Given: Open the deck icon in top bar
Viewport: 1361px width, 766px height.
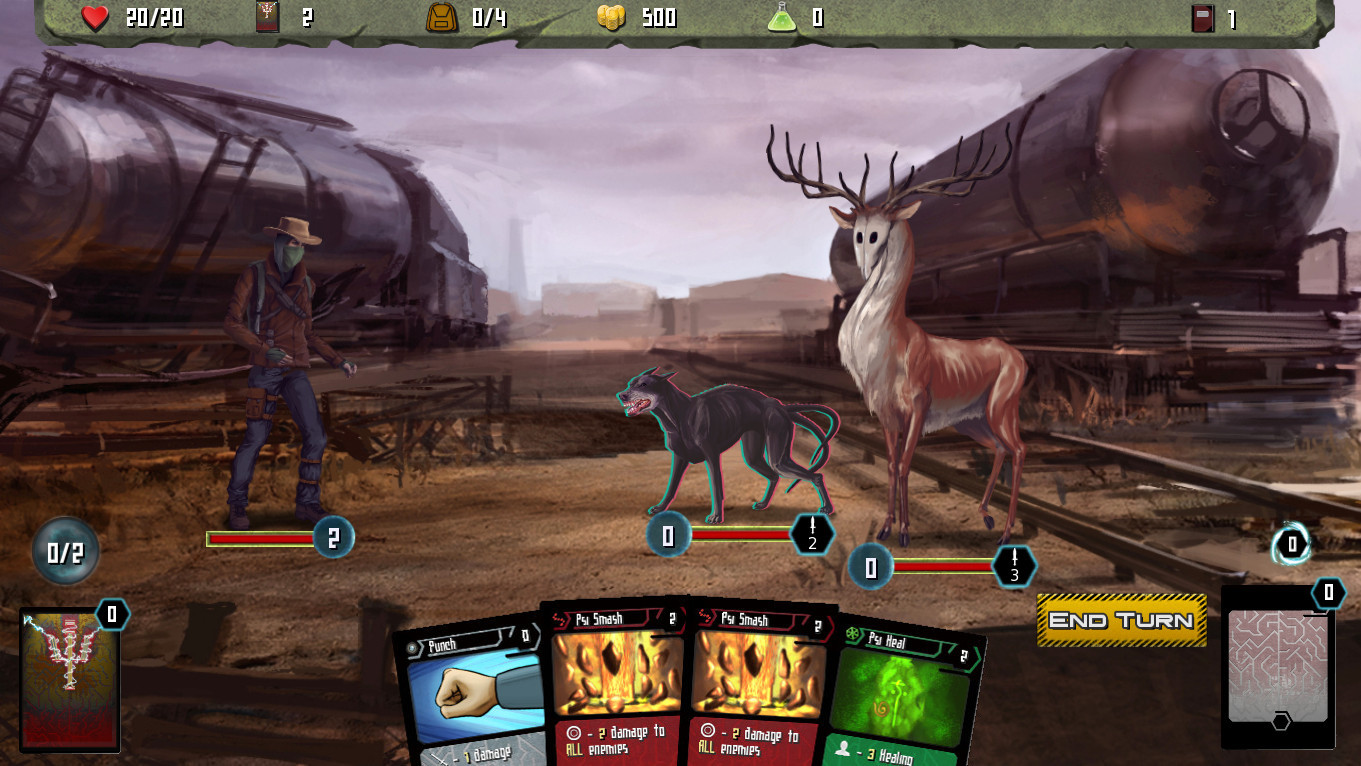Looking at the screenshot, I should click(x=267, y=17).
